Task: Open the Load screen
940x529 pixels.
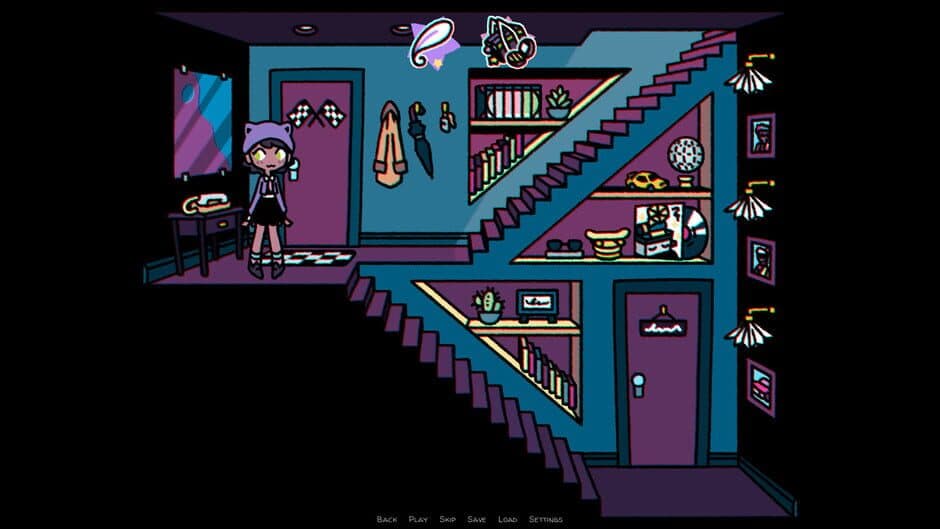Action: (x=508, y=519)
